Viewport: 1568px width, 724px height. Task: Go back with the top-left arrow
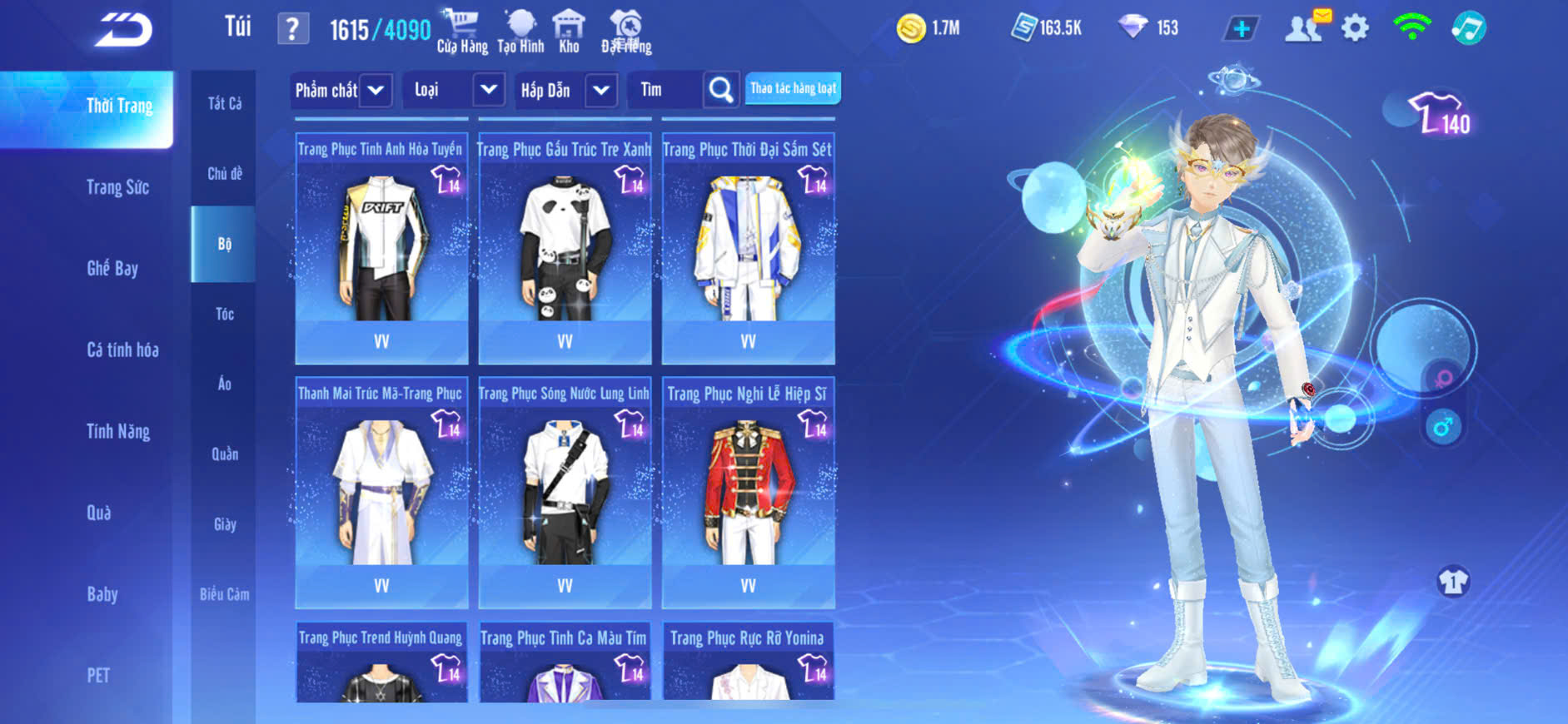click(x=123, y=30)
